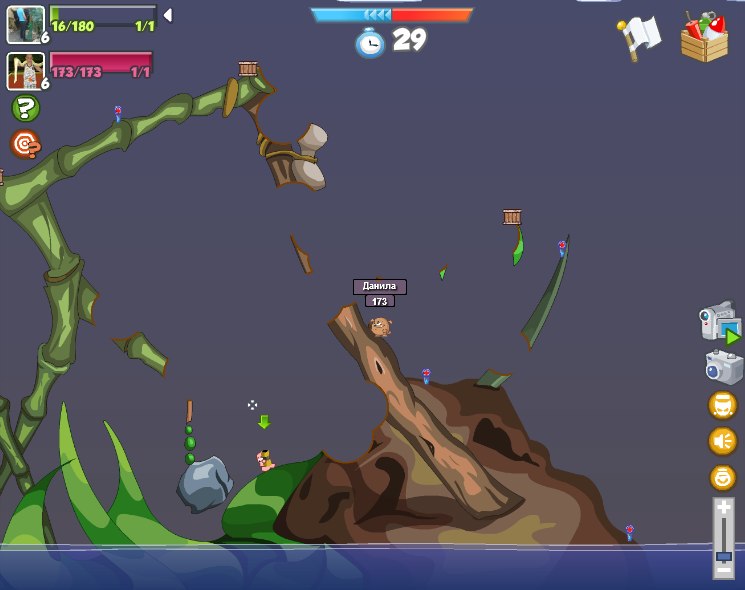Toggle the sound speaker button
This screenshot has height=590, width=745.
click(722, 441)
